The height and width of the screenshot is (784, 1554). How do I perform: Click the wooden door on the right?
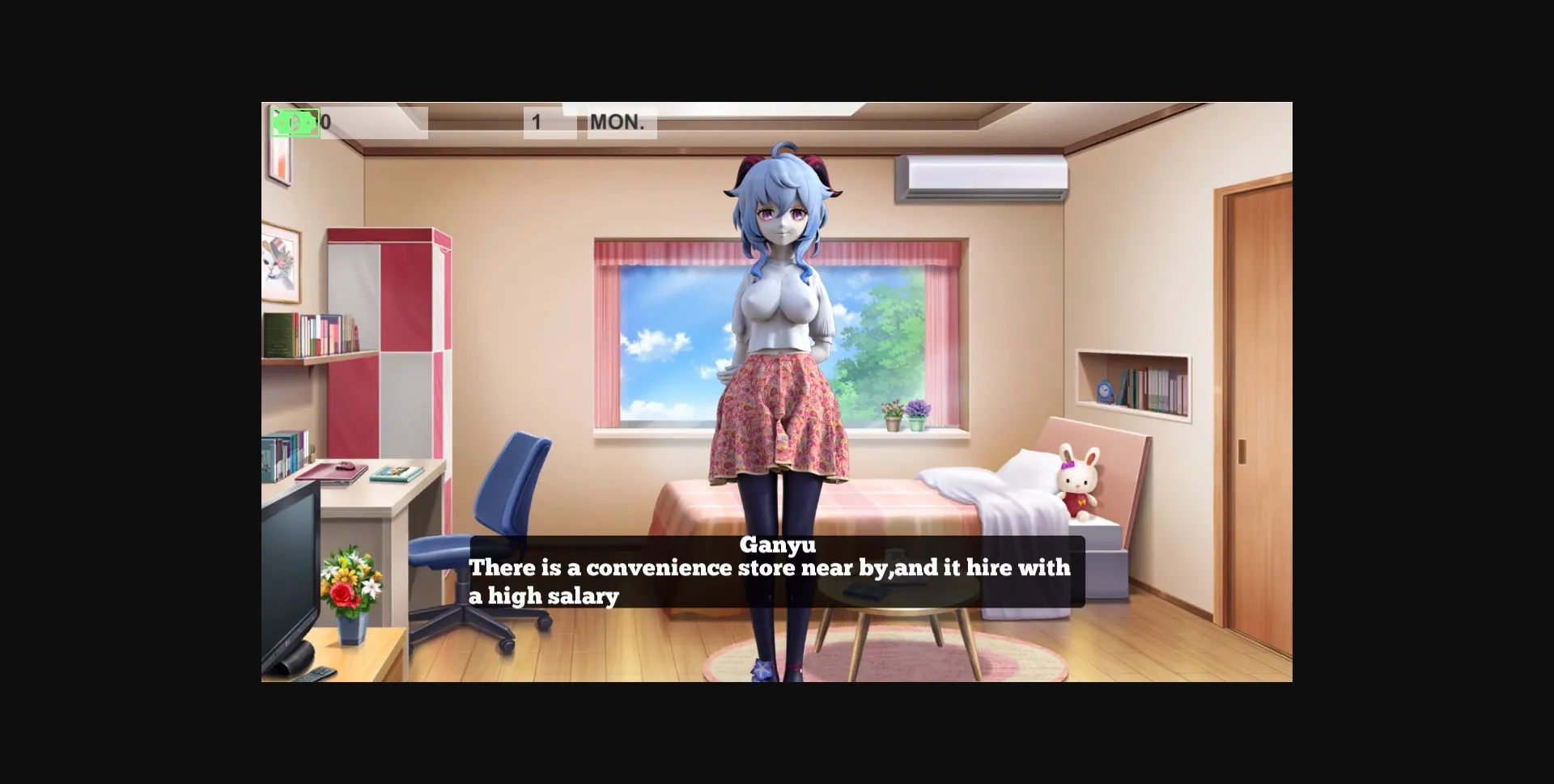point(1259,405)
